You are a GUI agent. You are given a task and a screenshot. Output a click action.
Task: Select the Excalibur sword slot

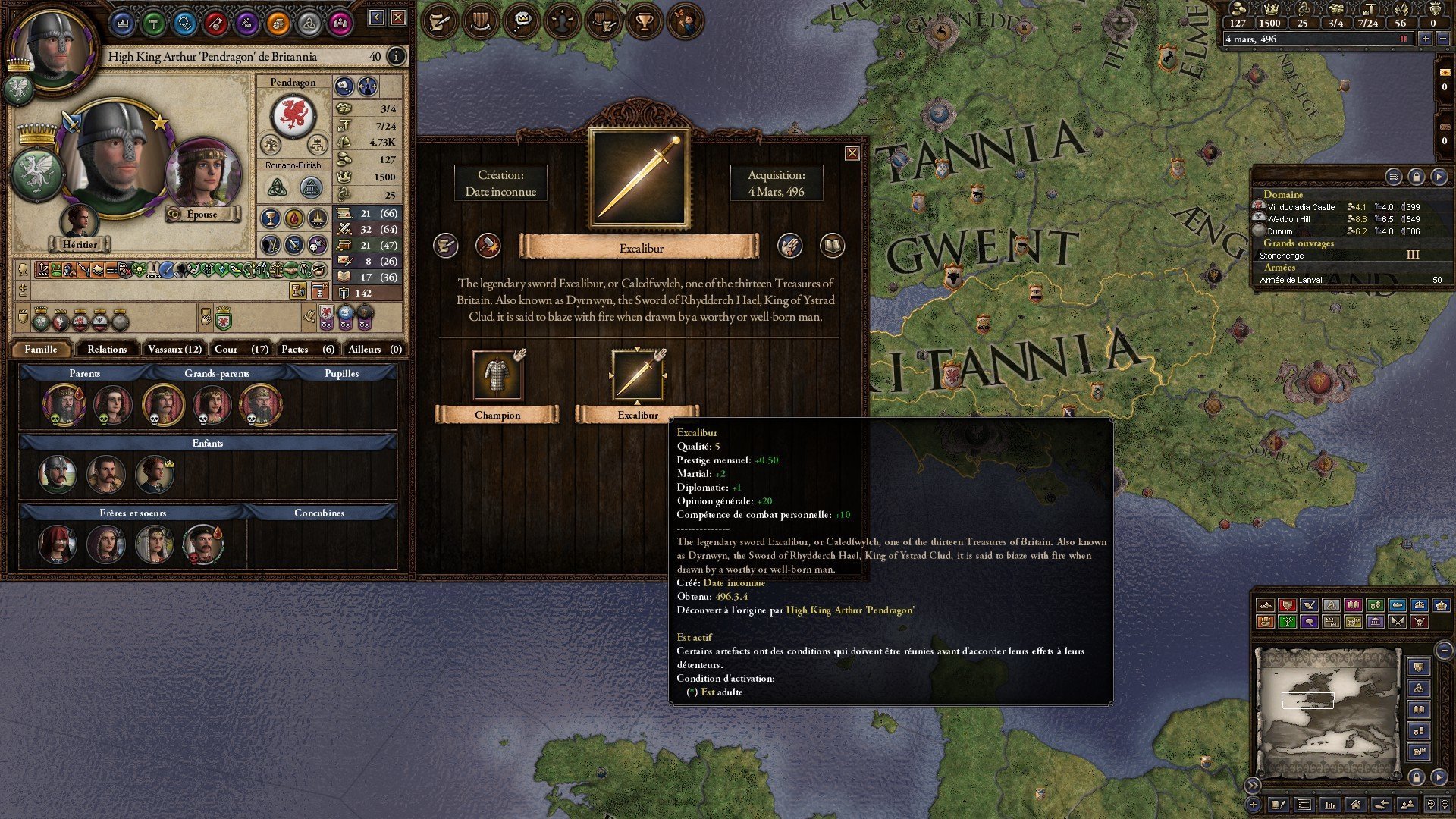(x=638, y=375)
